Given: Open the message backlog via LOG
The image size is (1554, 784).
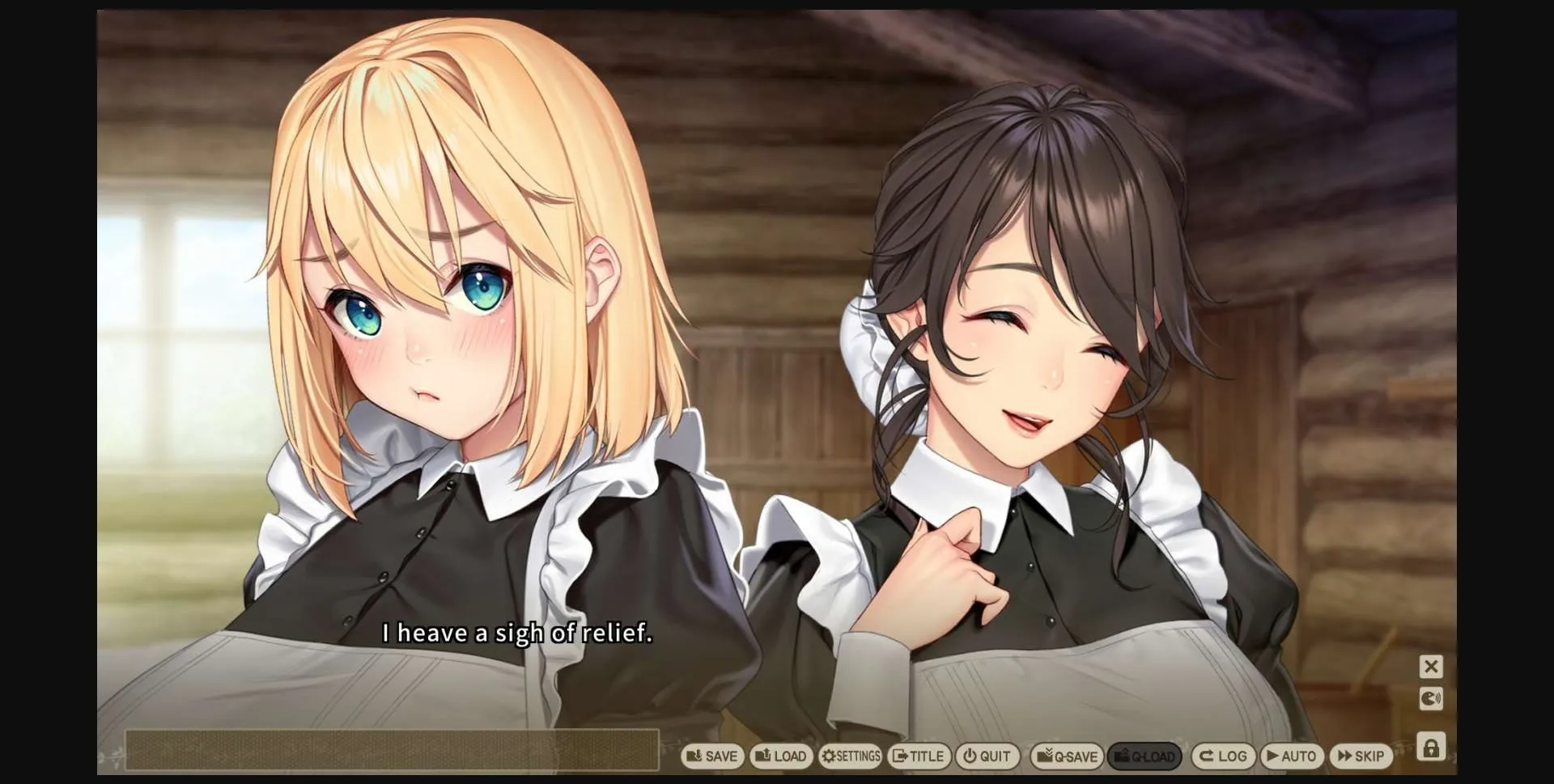Looking at the screenshot, I should tap(1223, 756).
